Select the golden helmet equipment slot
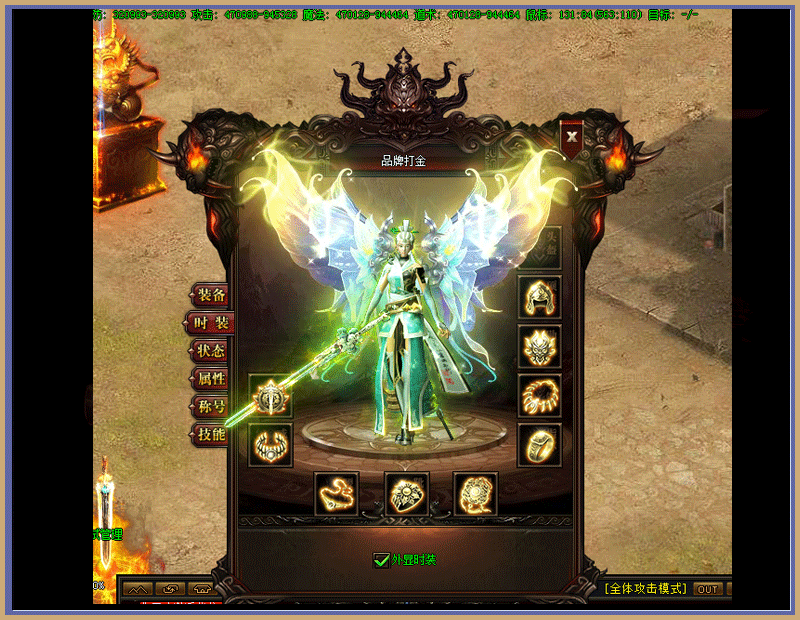This screenshot has height=620, width=800. (x=539, y=297)
